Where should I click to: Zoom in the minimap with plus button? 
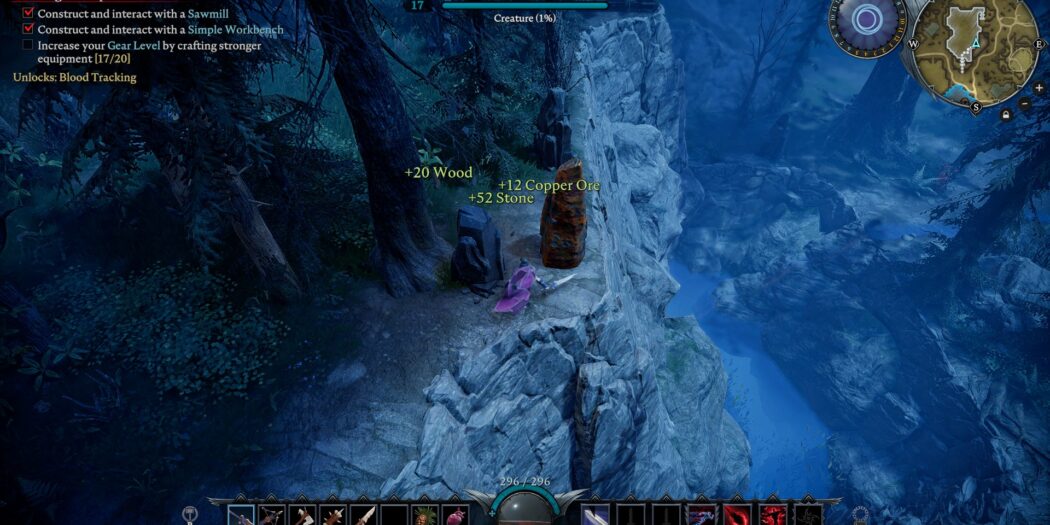1038,87
